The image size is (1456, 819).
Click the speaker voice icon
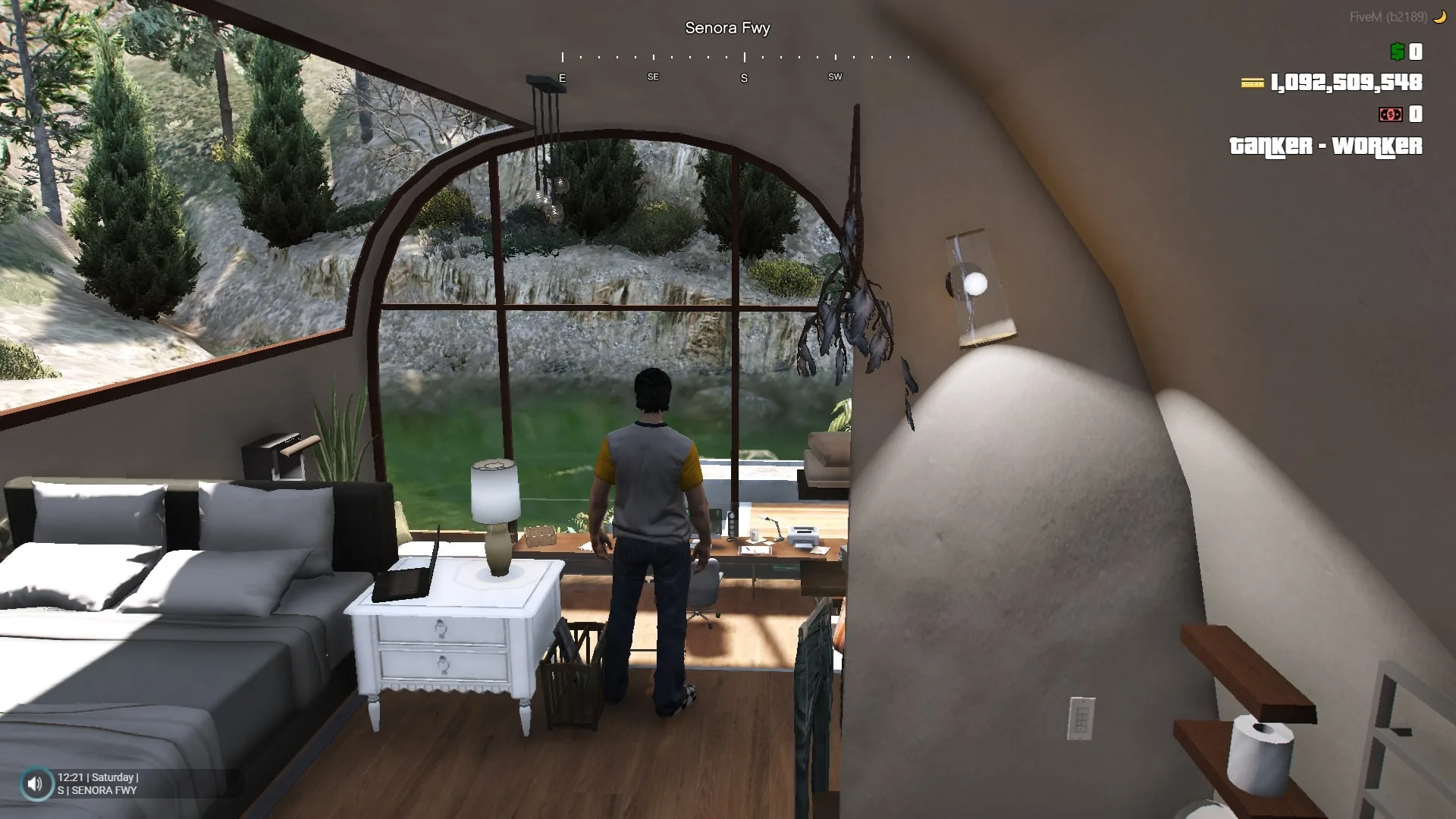coord(36,783)
